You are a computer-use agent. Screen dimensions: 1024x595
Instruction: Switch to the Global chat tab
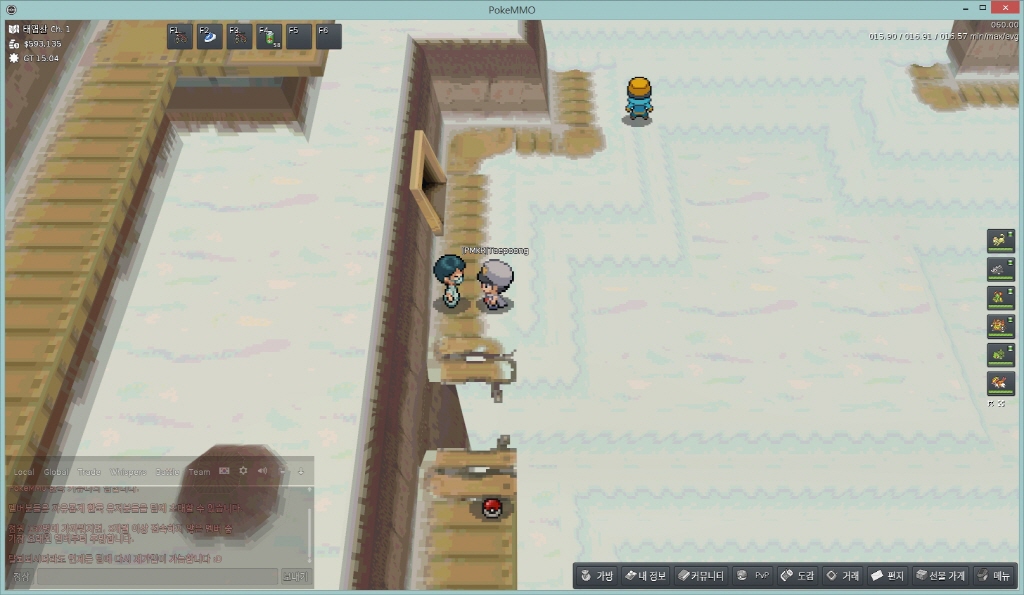(x=56, y=472)
